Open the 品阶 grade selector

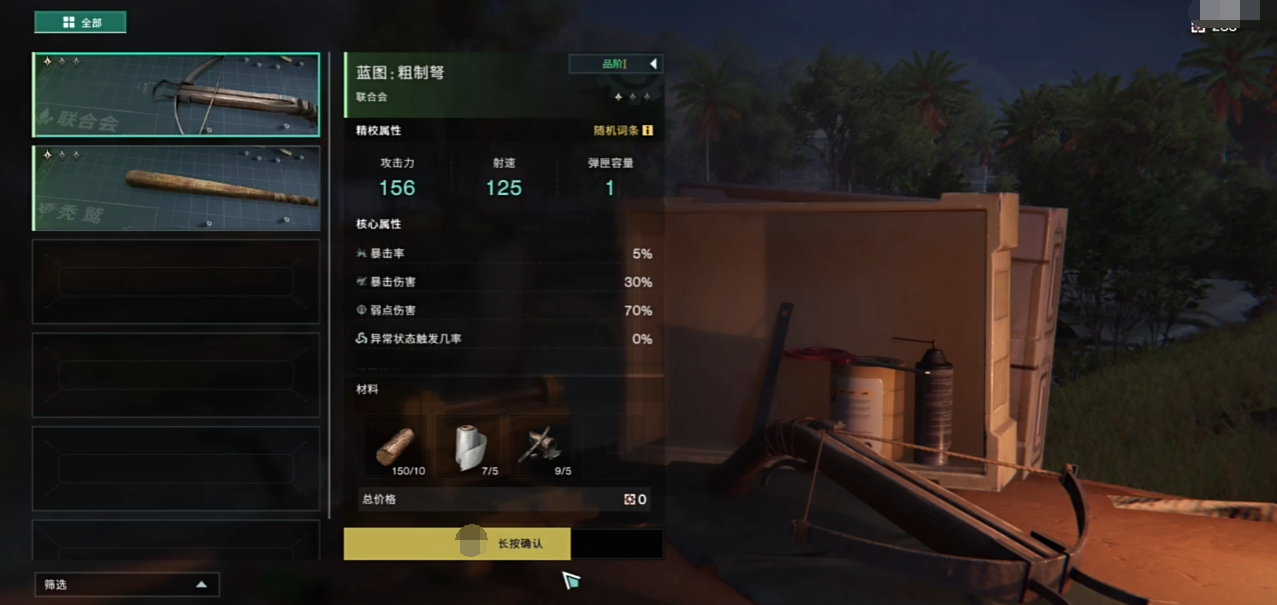(615, 64)
